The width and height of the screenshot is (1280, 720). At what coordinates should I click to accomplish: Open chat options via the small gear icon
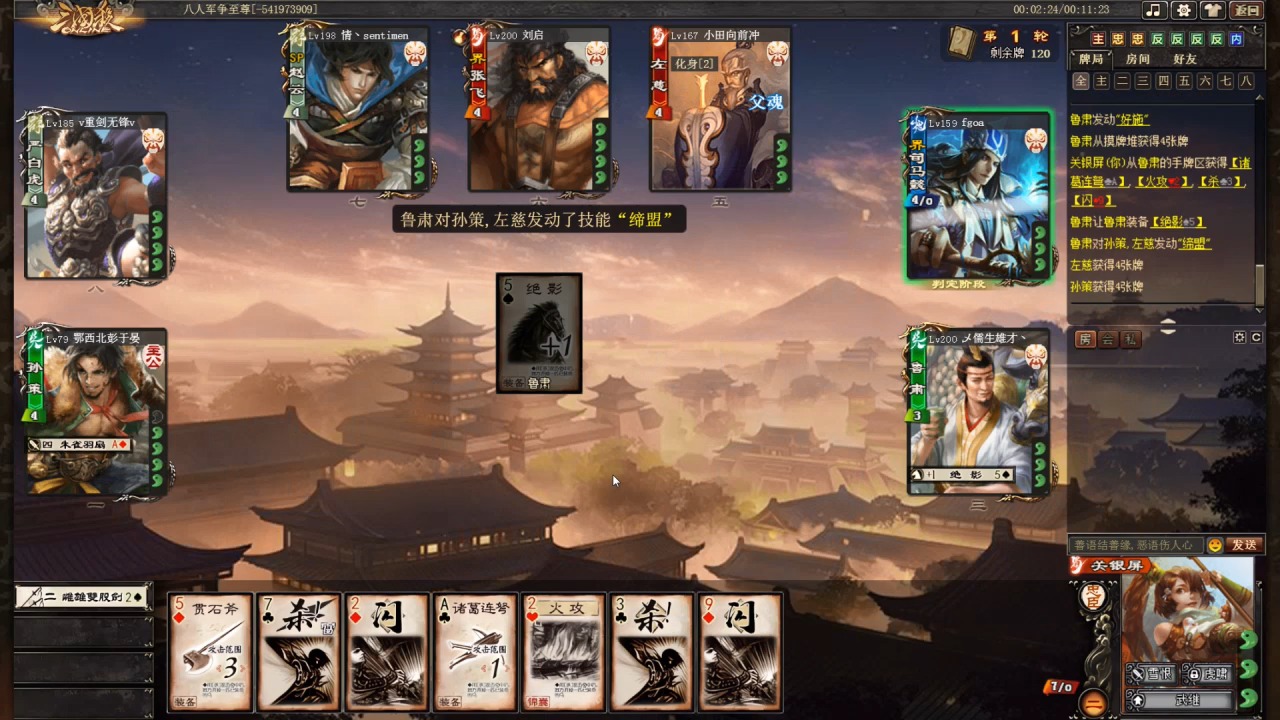(x=1239, y=338)
